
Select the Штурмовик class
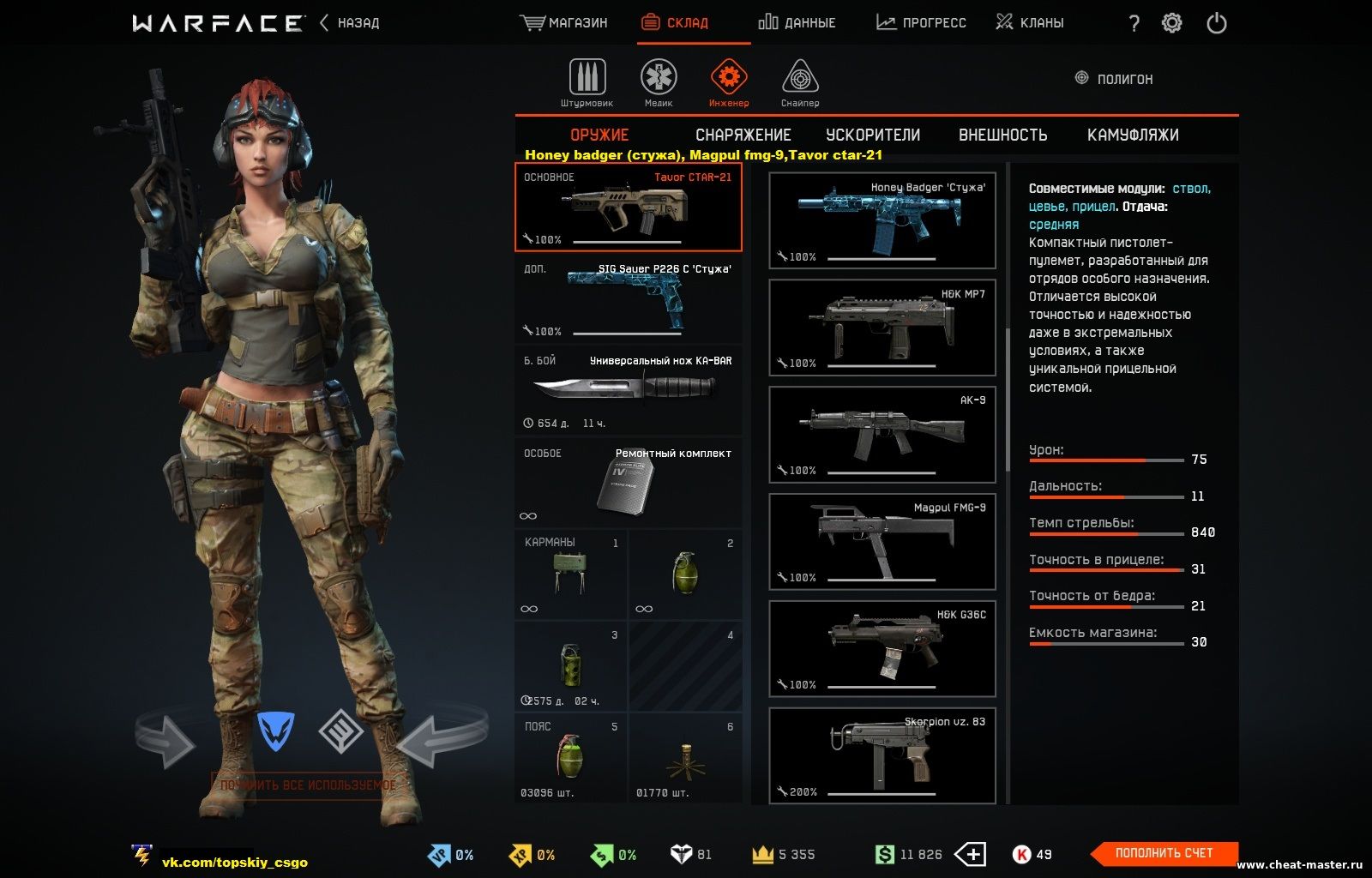coord(587,83)
